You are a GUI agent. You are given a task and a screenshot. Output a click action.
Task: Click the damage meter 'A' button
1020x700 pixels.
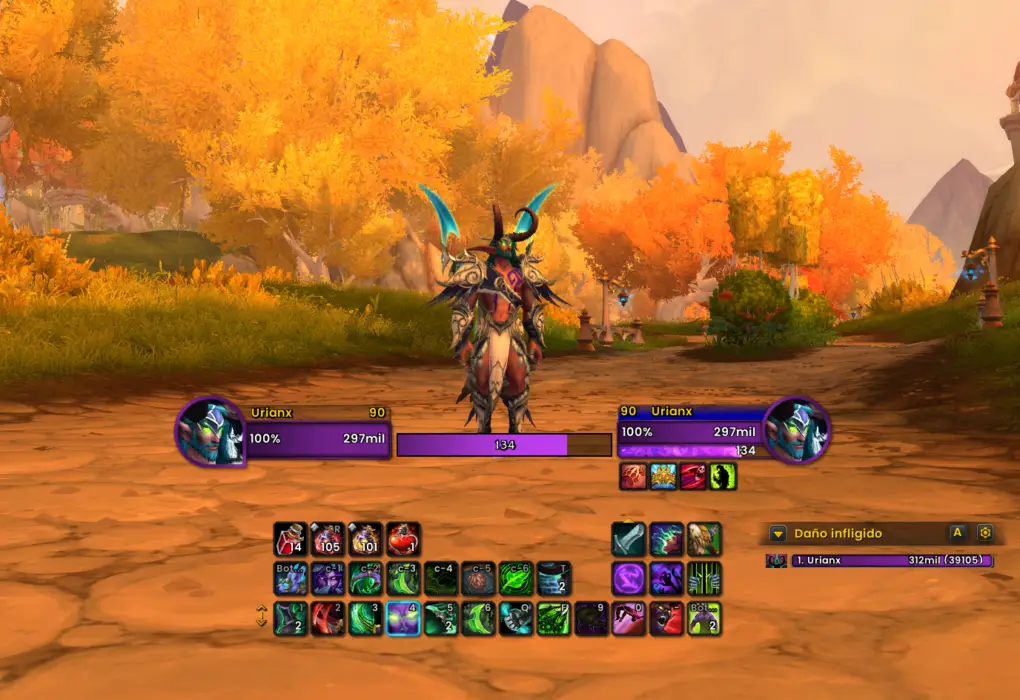(957, 533)
